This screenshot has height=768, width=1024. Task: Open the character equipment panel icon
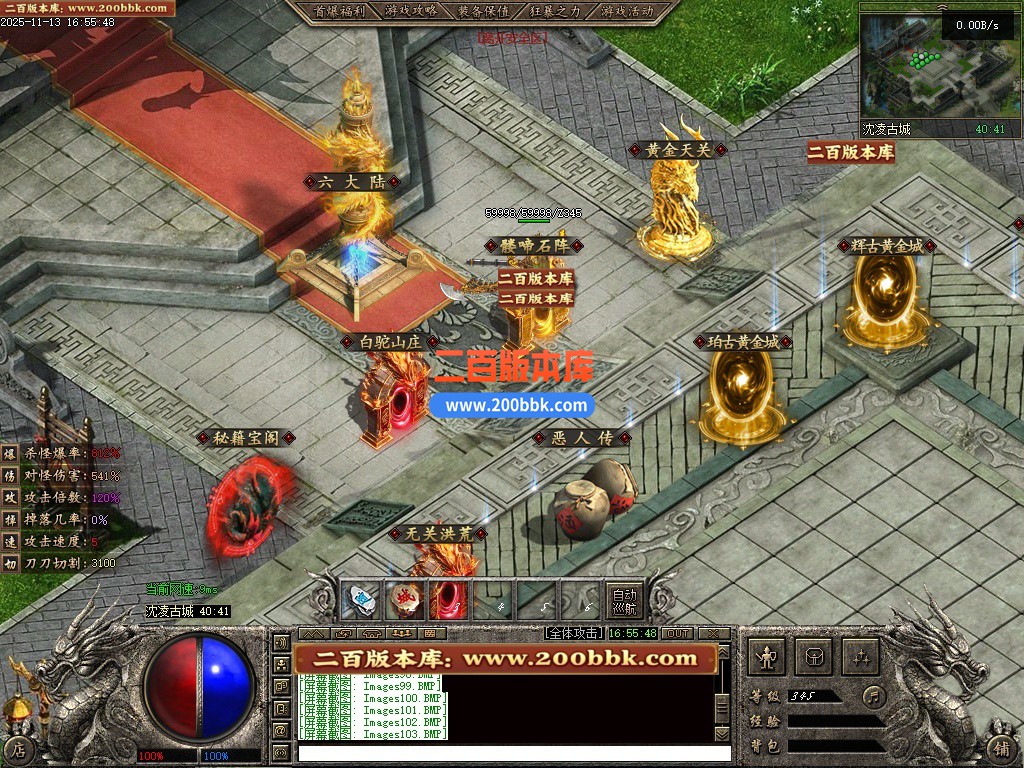pyautogui.click(x=767, y=657)
